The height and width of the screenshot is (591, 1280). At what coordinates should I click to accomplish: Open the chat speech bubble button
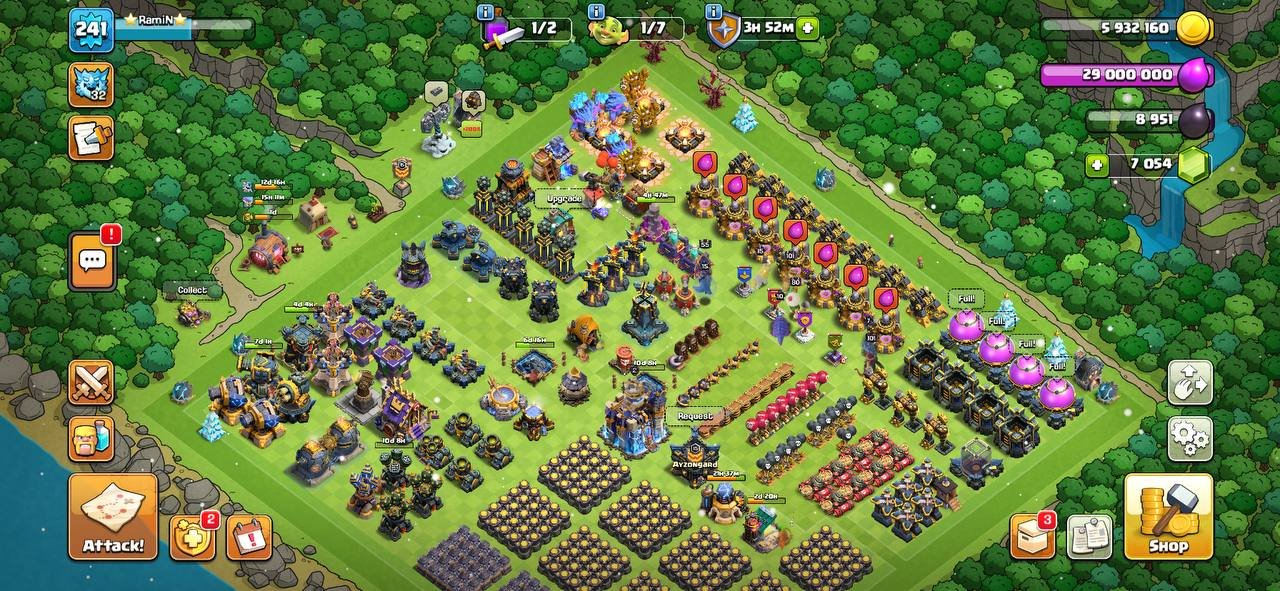coord(92,261)
